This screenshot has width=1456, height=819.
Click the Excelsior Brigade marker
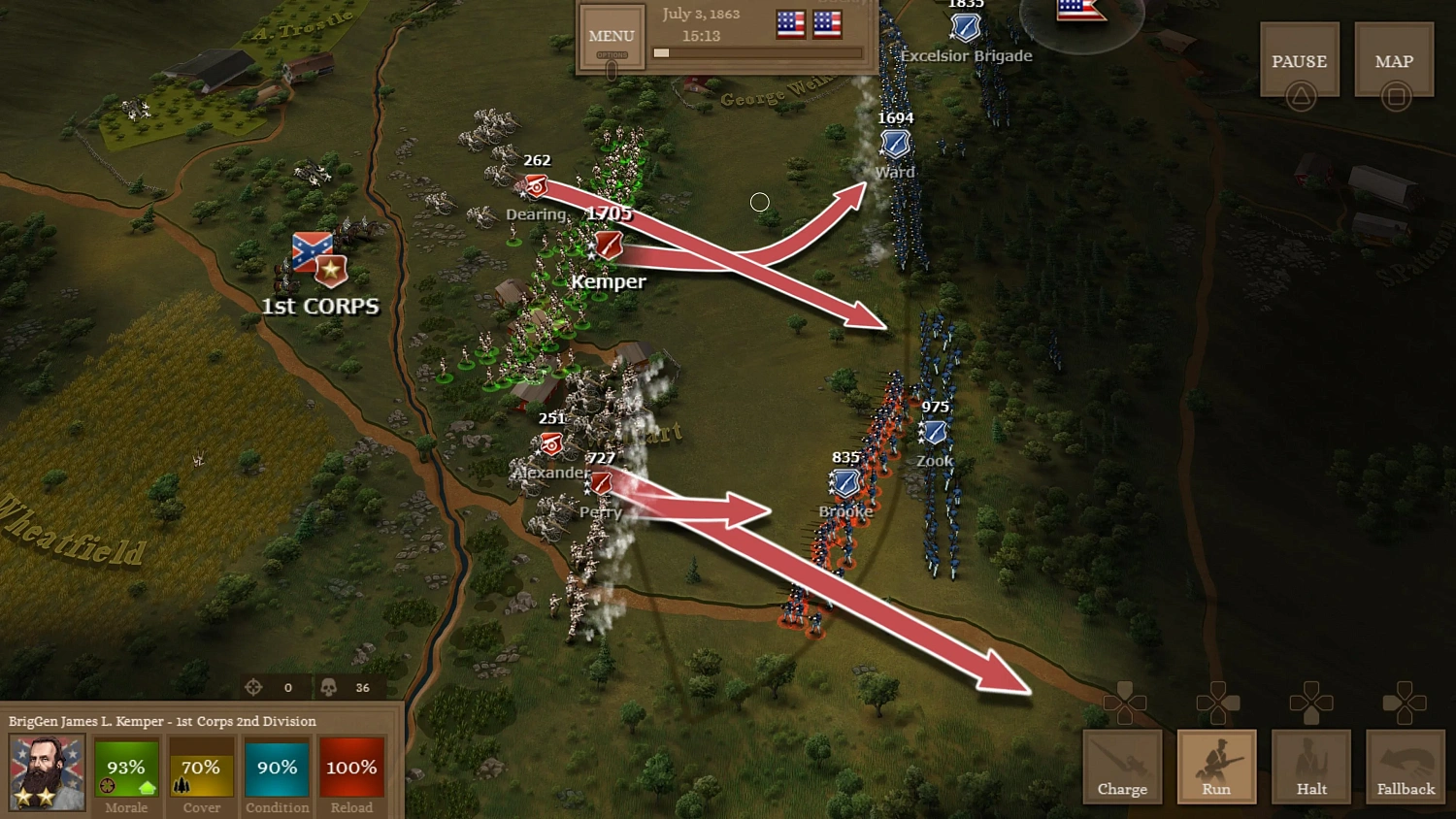(x=965, y=27)
